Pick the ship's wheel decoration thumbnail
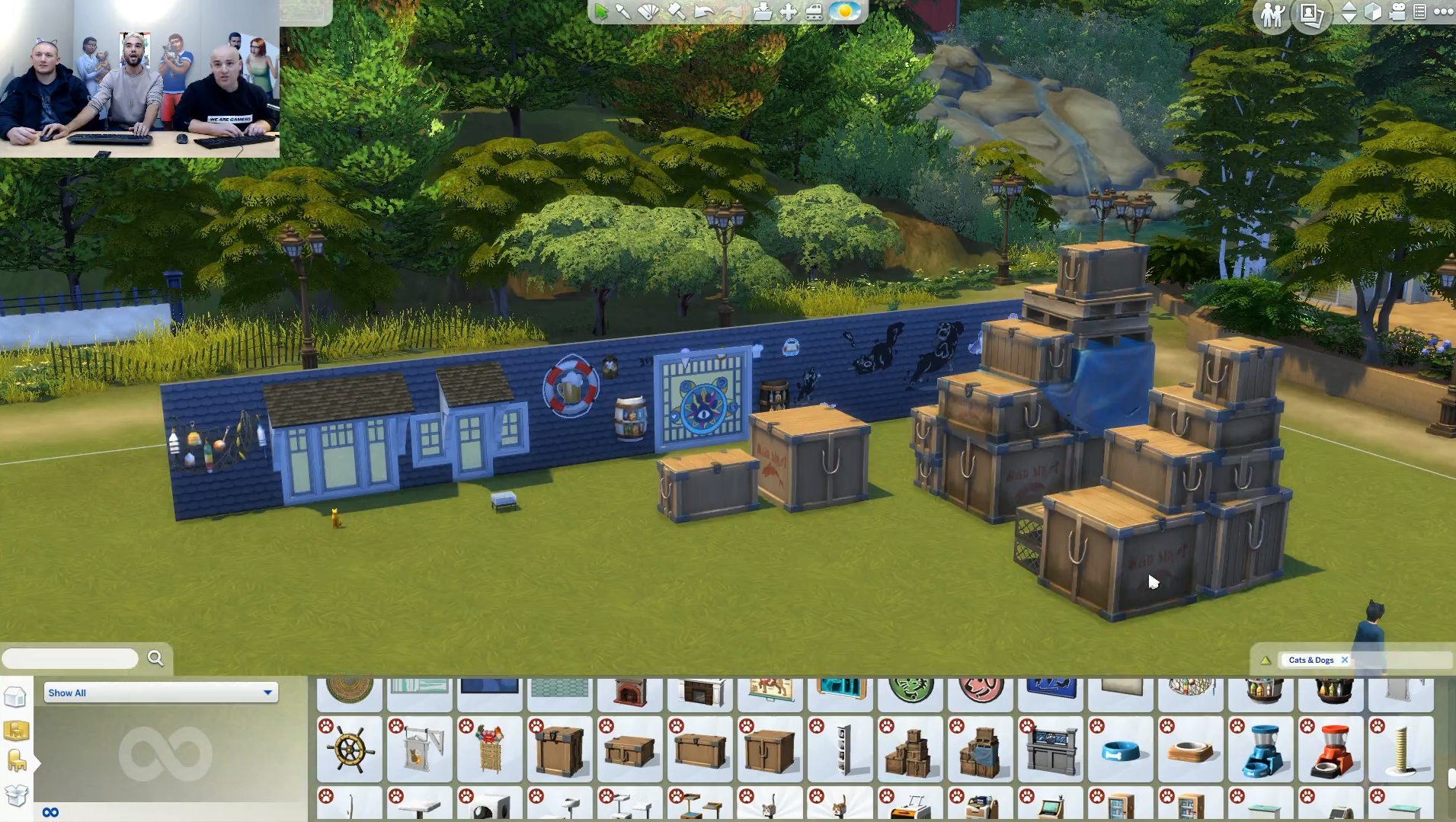The image size is (1456, 822). [350, 750]
